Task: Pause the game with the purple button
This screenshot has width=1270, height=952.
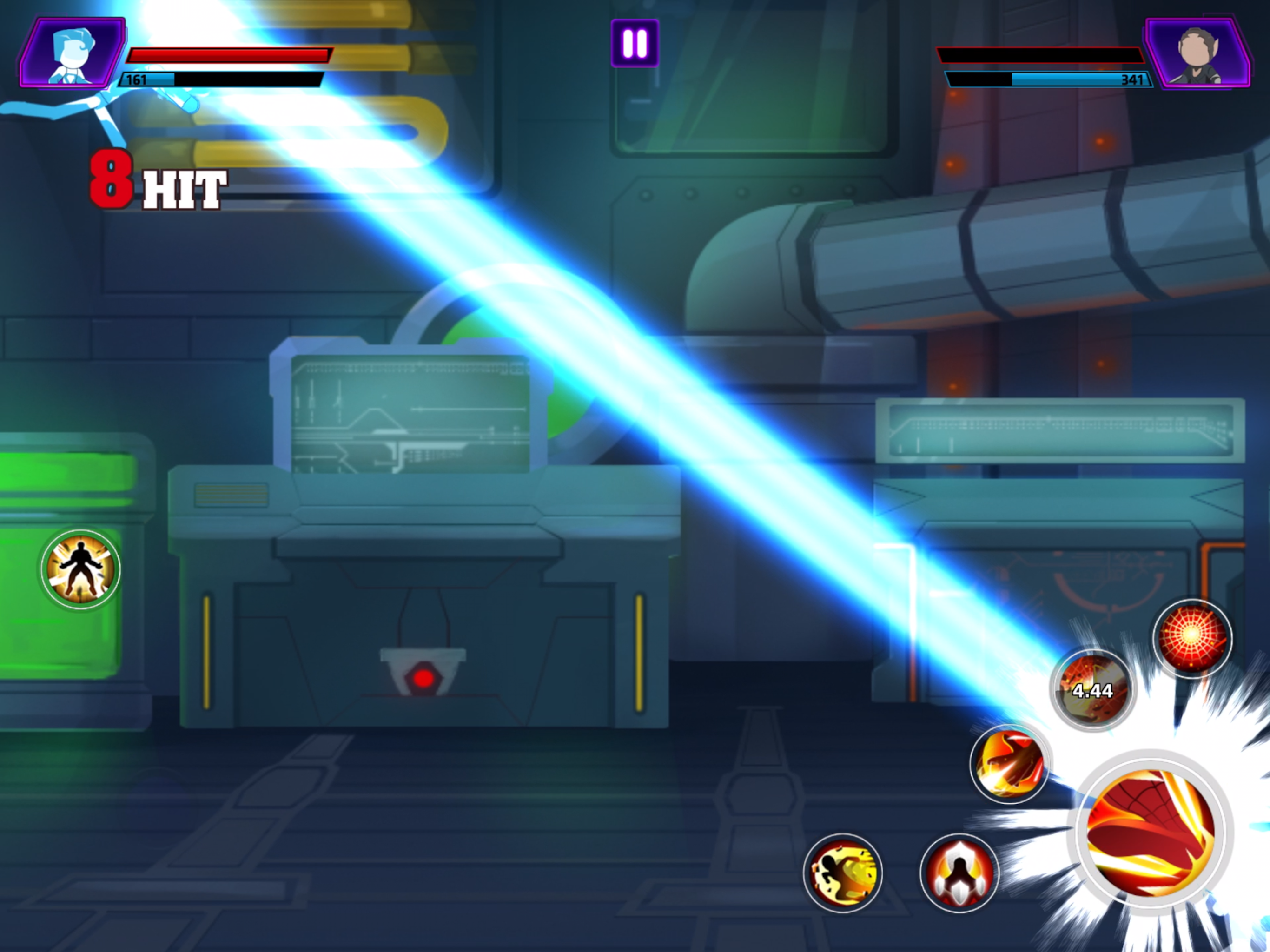Action: pos(635,43)
